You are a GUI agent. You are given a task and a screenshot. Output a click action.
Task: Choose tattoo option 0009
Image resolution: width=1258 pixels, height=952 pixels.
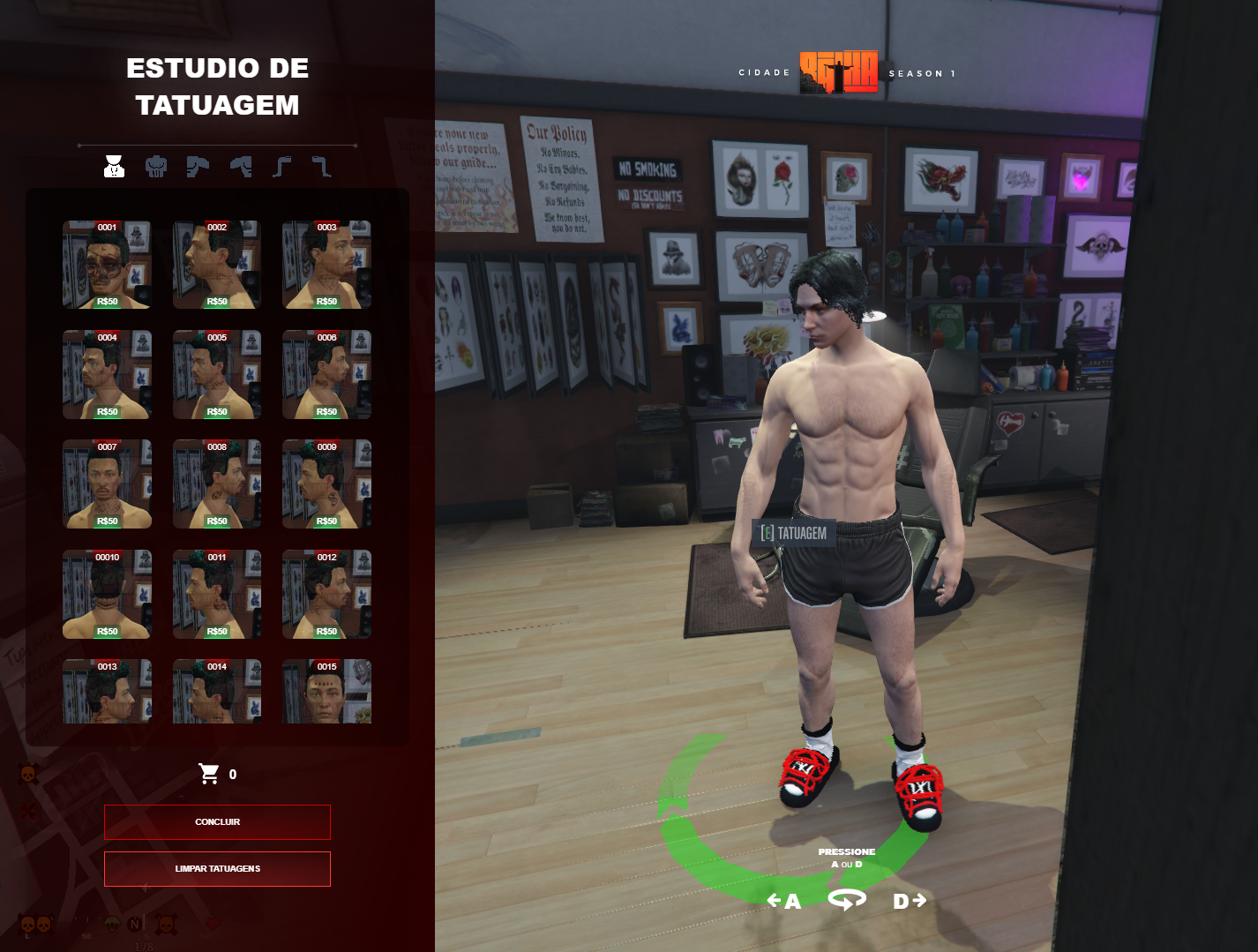[326, 484]
